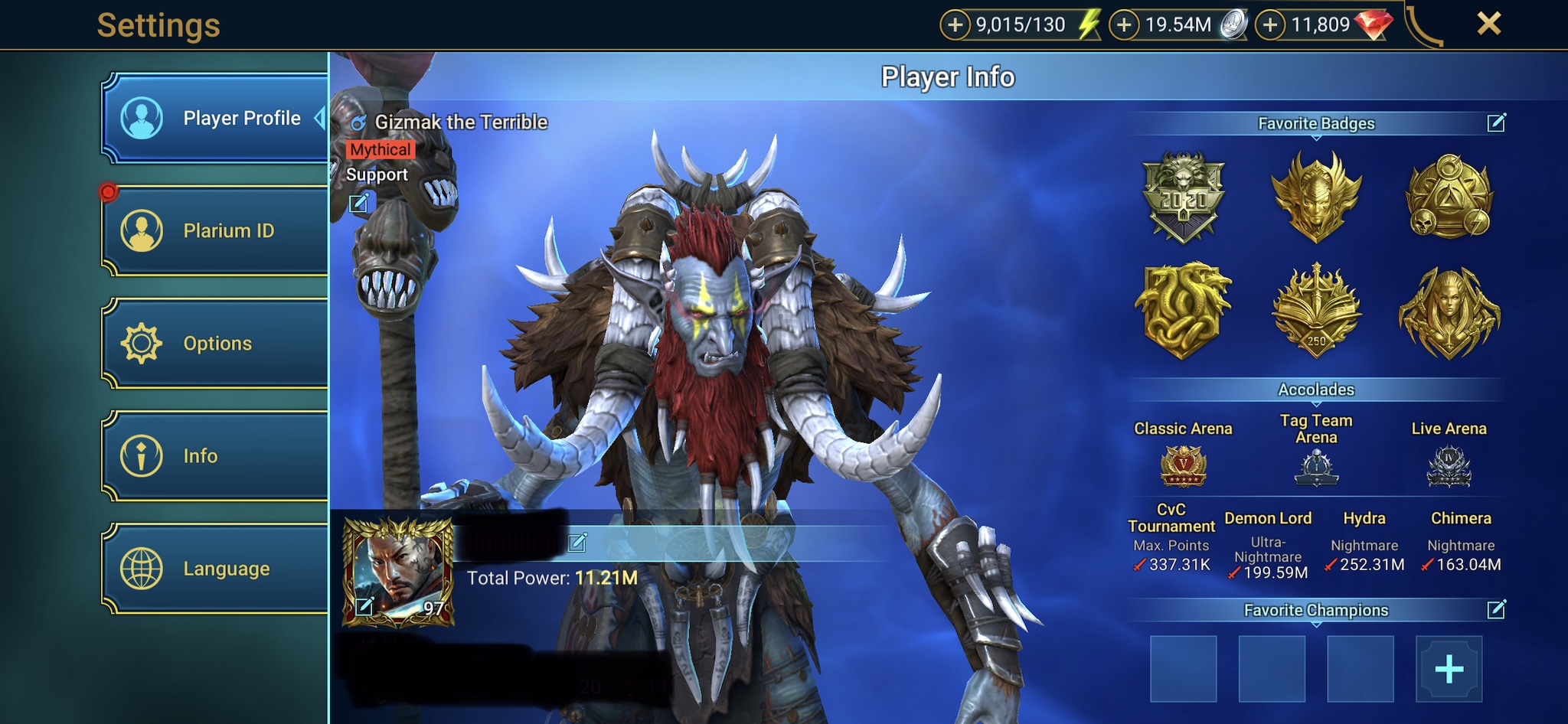Open the Options menu
The image size is (1568, 724).
[216, 343]
